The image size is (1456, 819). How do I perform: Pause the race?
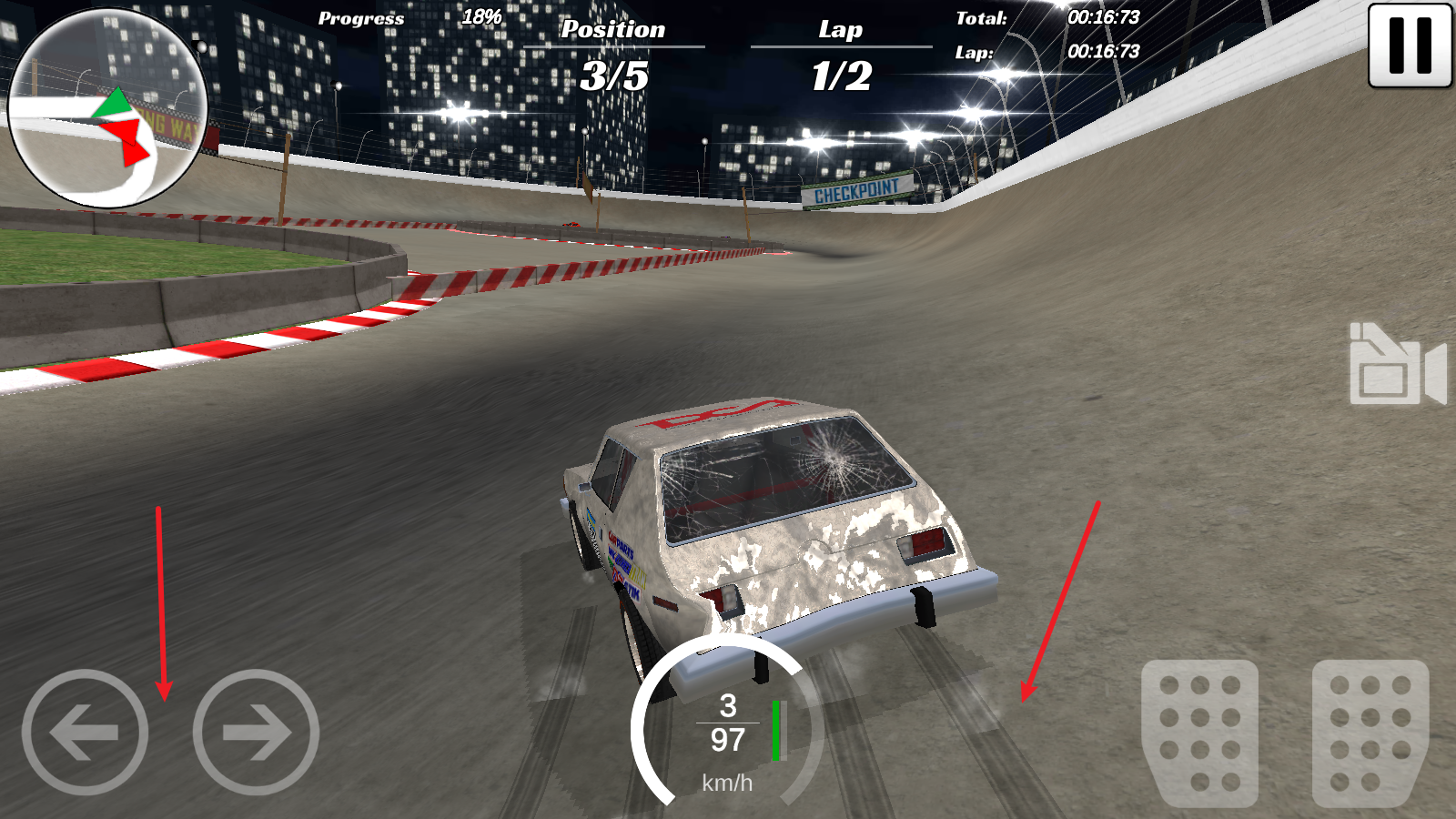1410,45
